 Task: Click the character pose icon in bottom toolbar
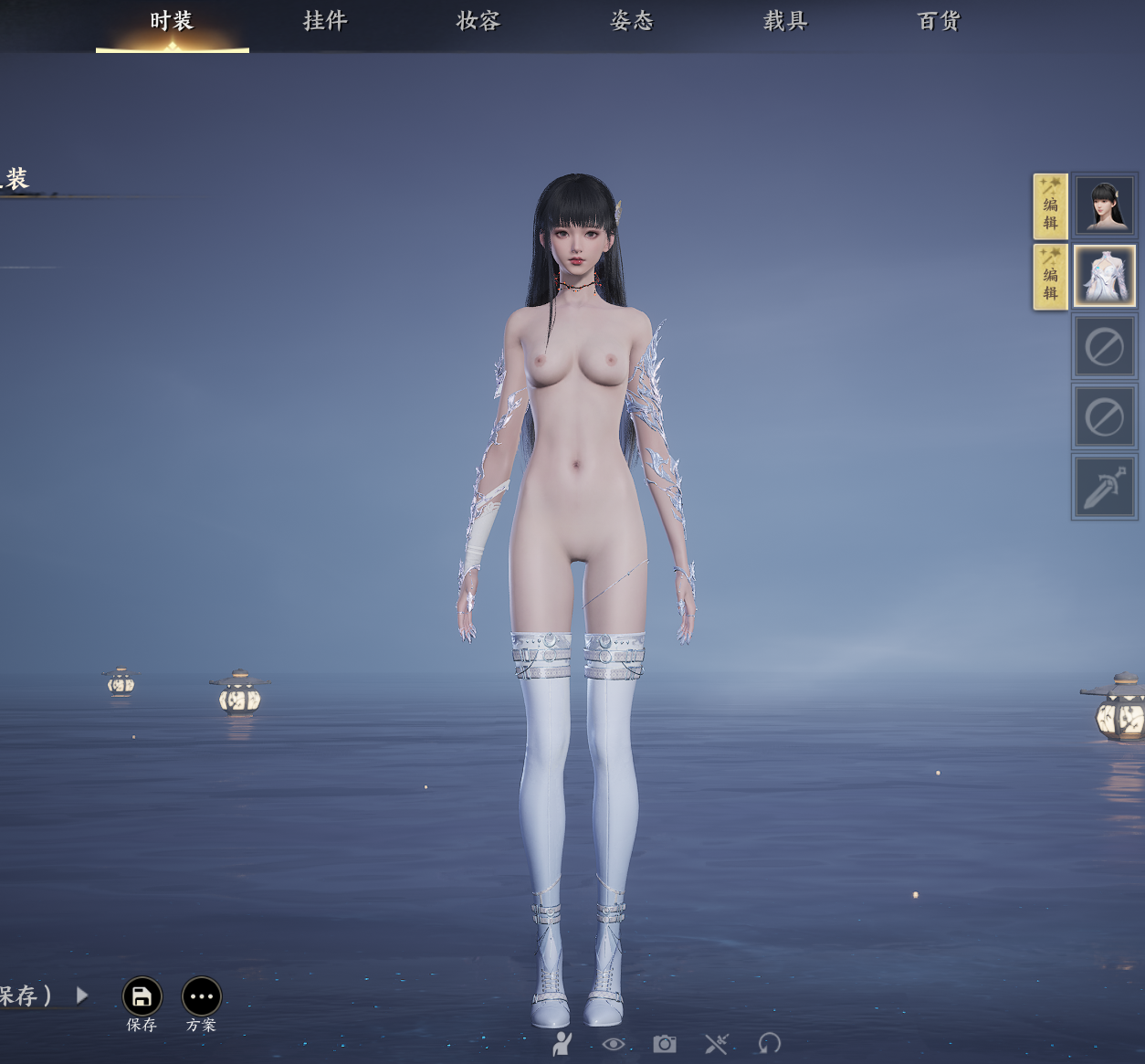[562, 1043]
